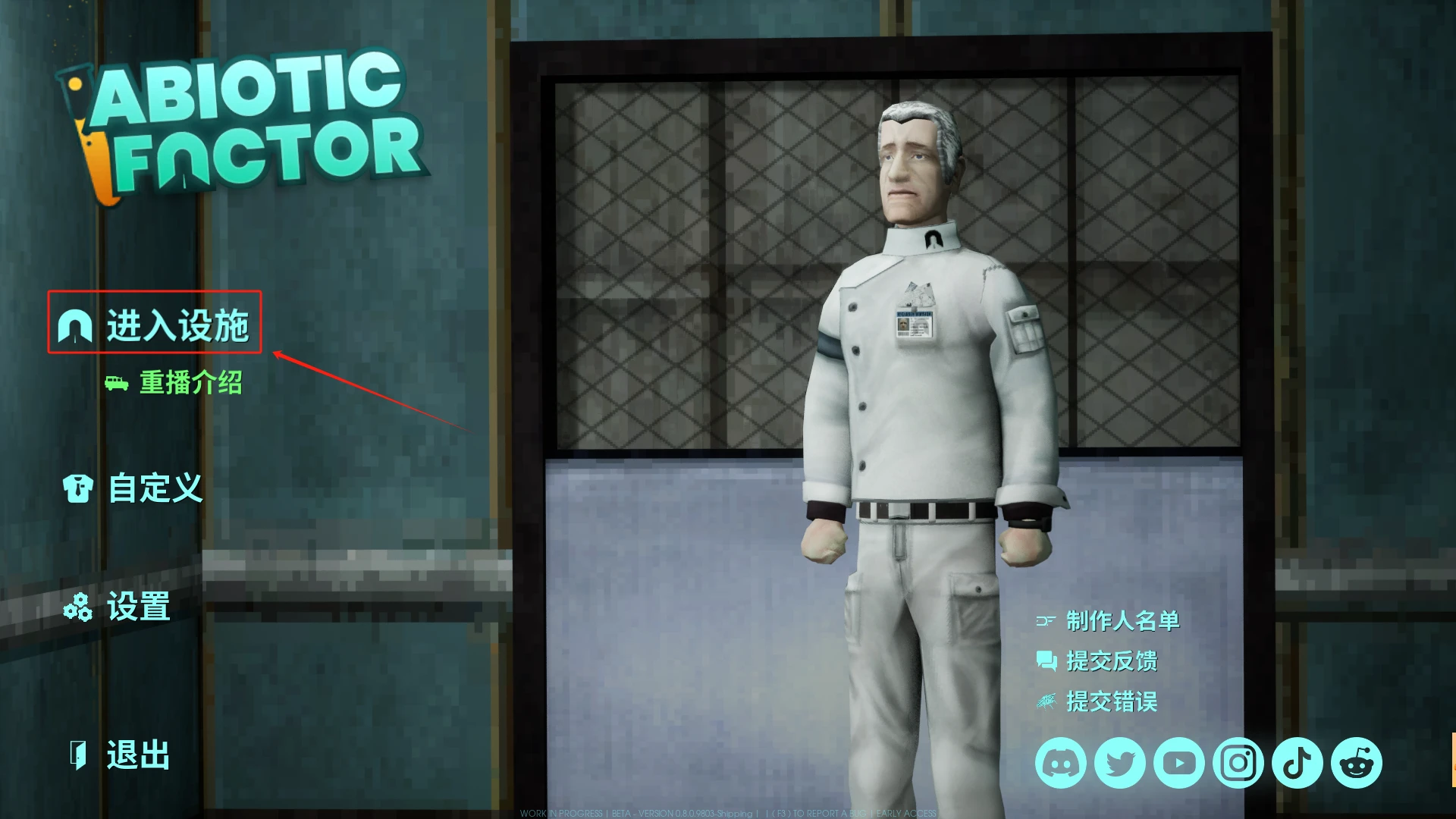The image size is (1456, 819).
Task: Open the YouTube channel icon
Action: pos(1179,763)
